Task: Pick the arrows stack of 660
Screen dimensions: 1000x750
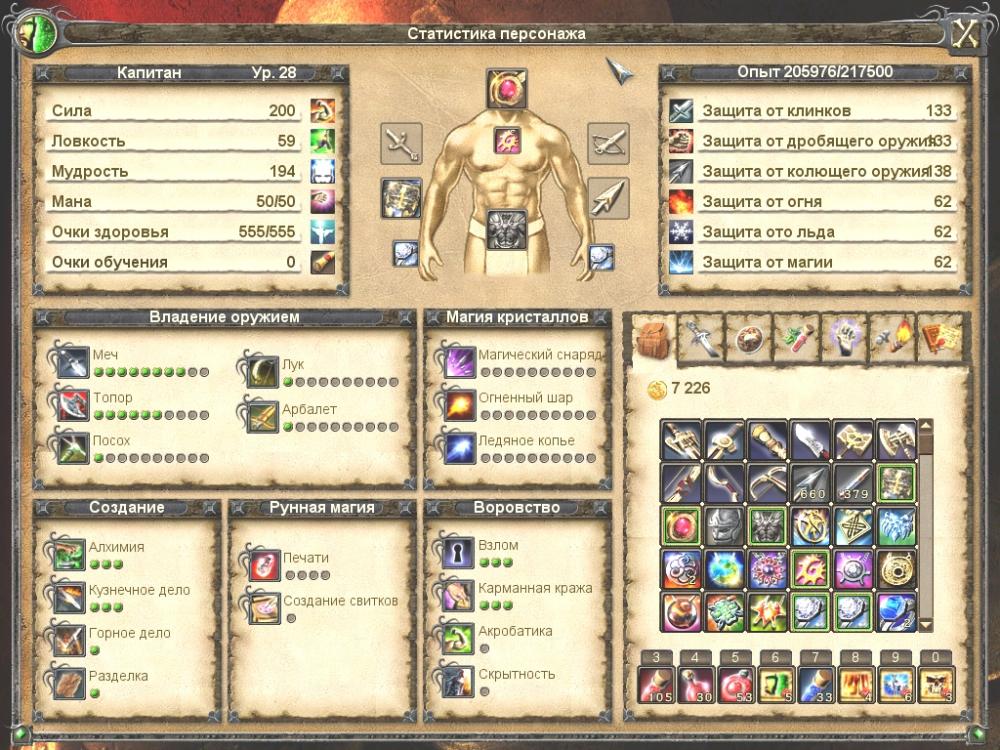Action: pos(812,482)
